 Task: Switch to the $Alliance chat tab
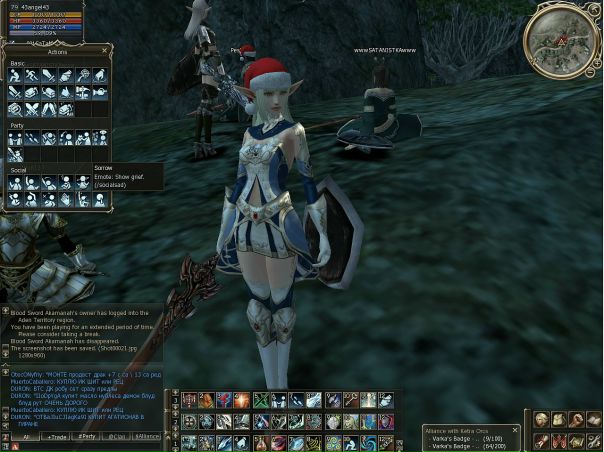(147, 437)
